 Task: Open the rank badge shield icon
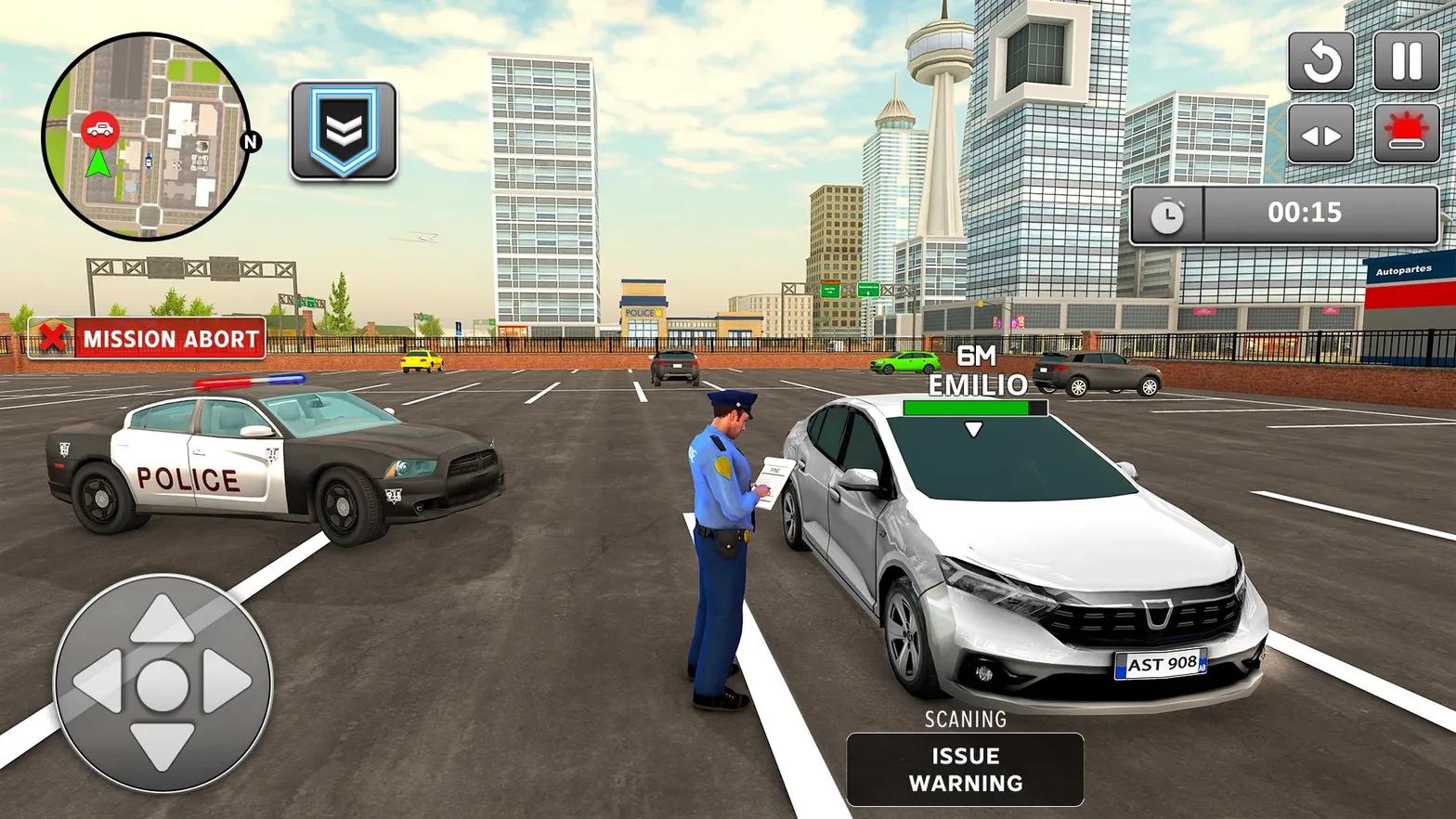pos(344,130)
